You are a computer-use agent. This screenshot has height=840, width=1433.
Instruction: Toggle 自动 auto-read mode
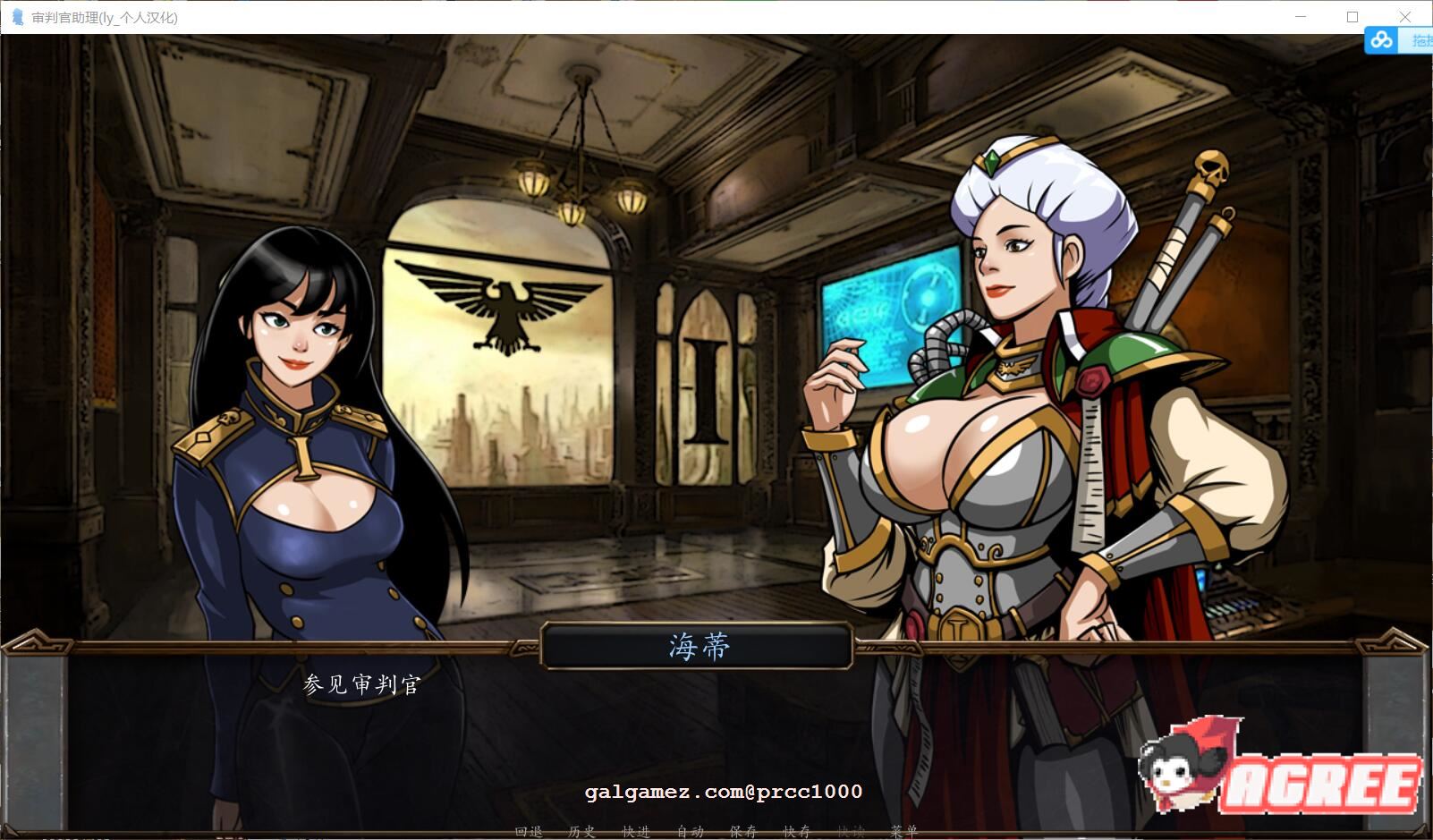688,832
